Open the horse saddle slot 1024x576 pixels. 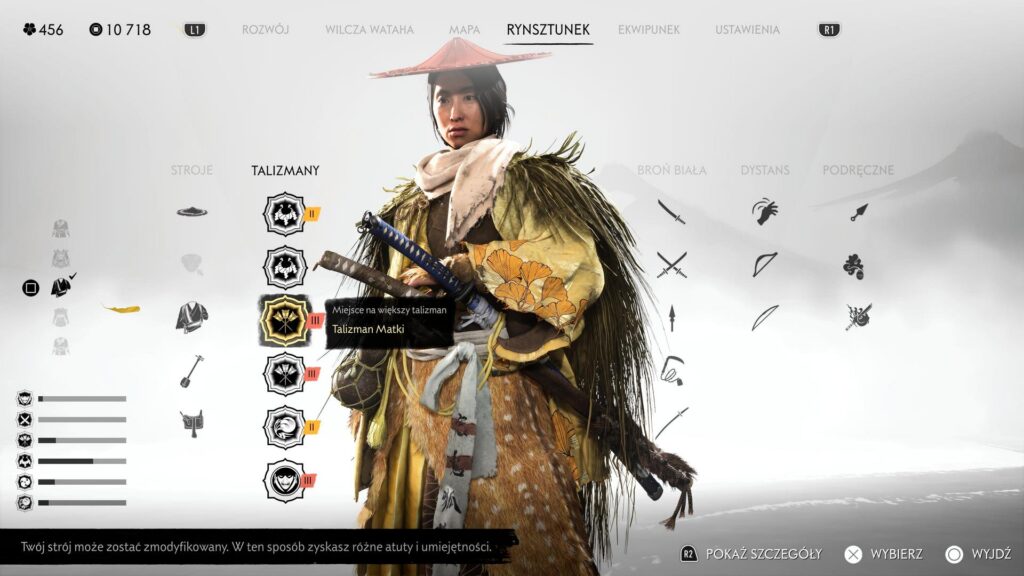(192, 423)
